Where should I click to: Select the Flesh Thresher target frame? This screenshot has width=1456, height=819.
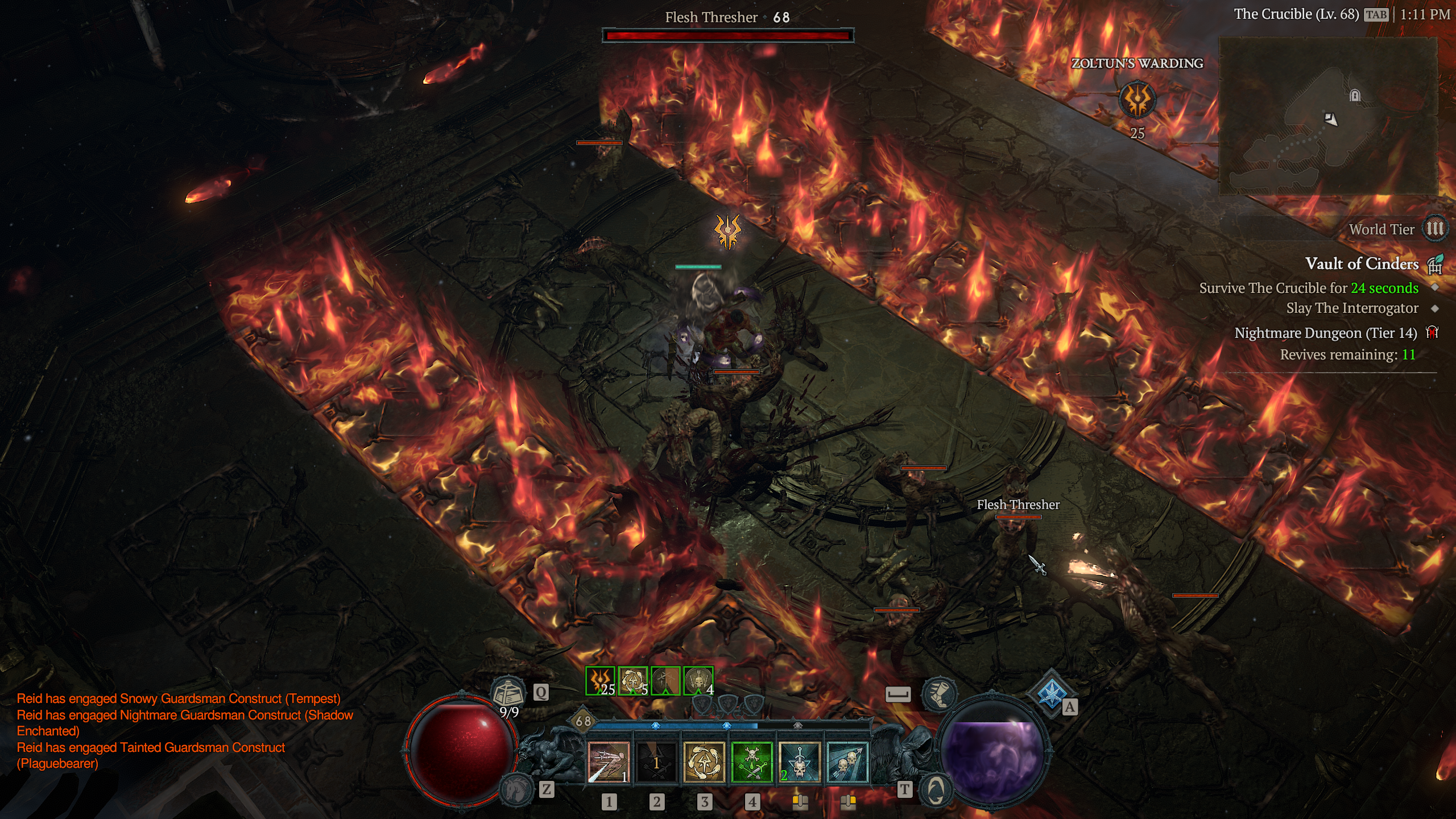[x=728, y=35]
